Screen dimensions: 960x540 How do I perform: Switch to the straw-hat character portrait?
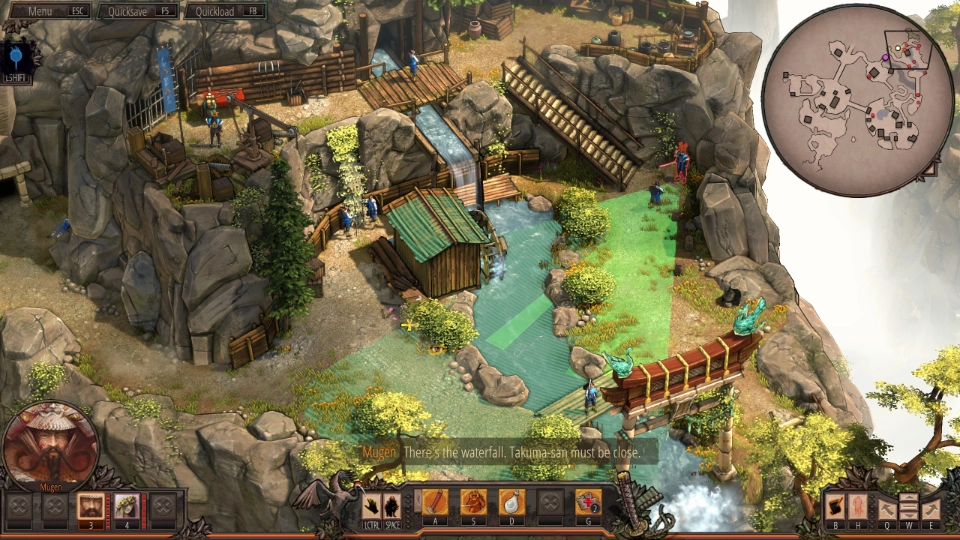(128, 506)
